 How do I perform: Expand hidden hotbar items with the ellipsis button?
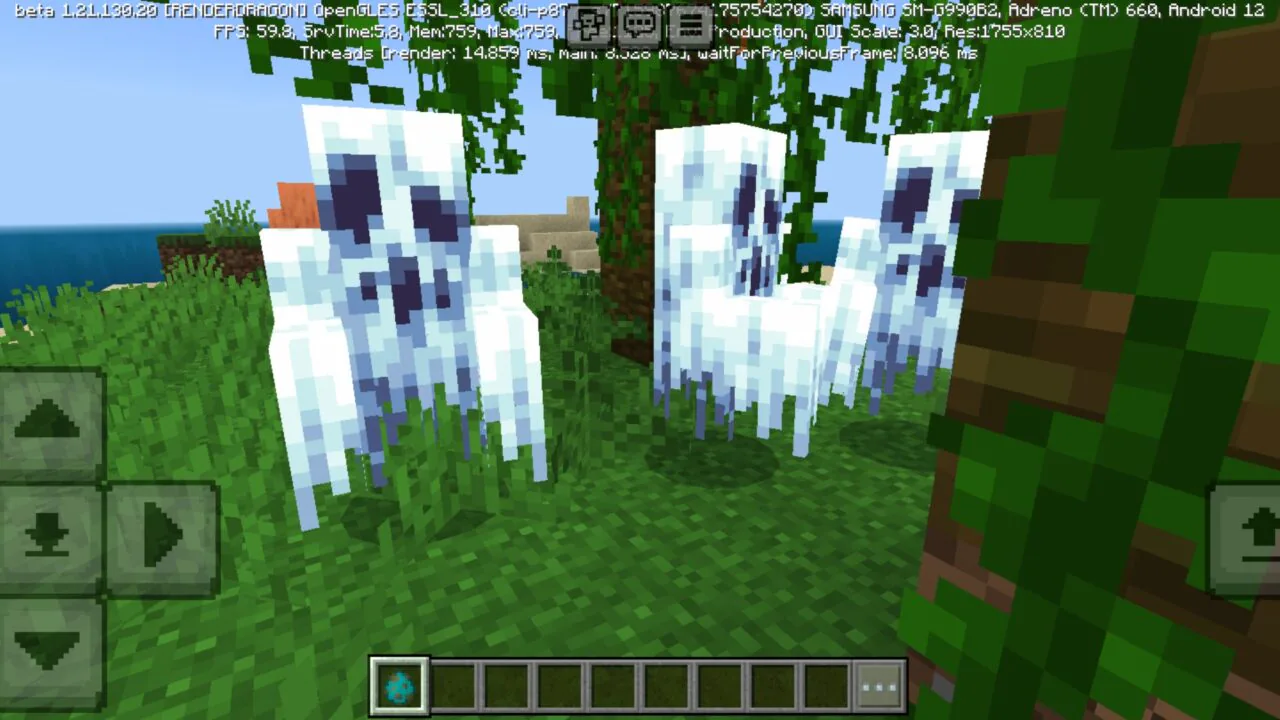pos(879,684)
